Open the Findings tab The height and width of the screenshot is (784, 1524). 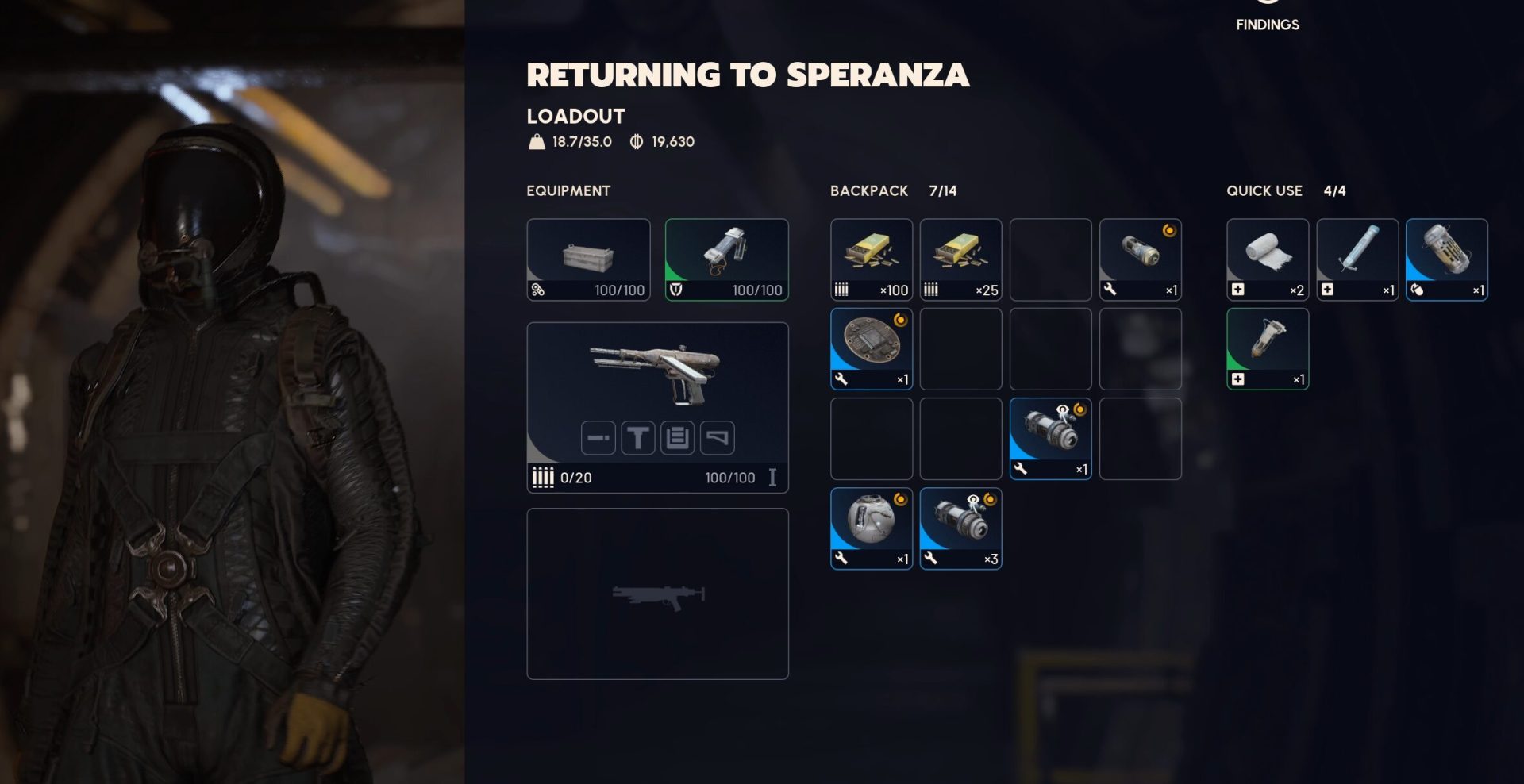click(x=1267, y=24)
